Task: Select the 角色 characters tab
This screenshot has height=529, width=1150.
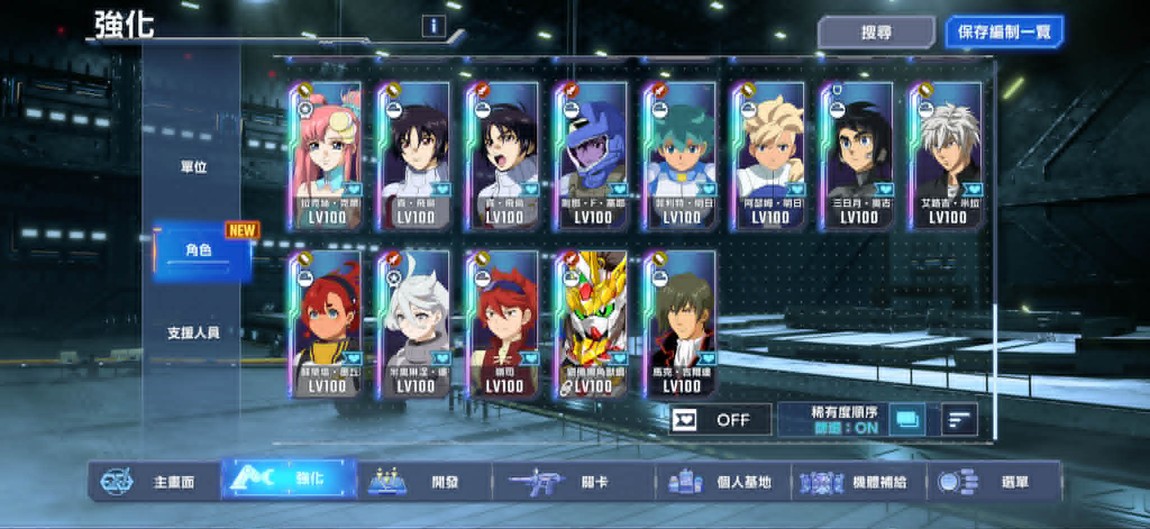Action: pyautogui.click(x=199, y=250)
